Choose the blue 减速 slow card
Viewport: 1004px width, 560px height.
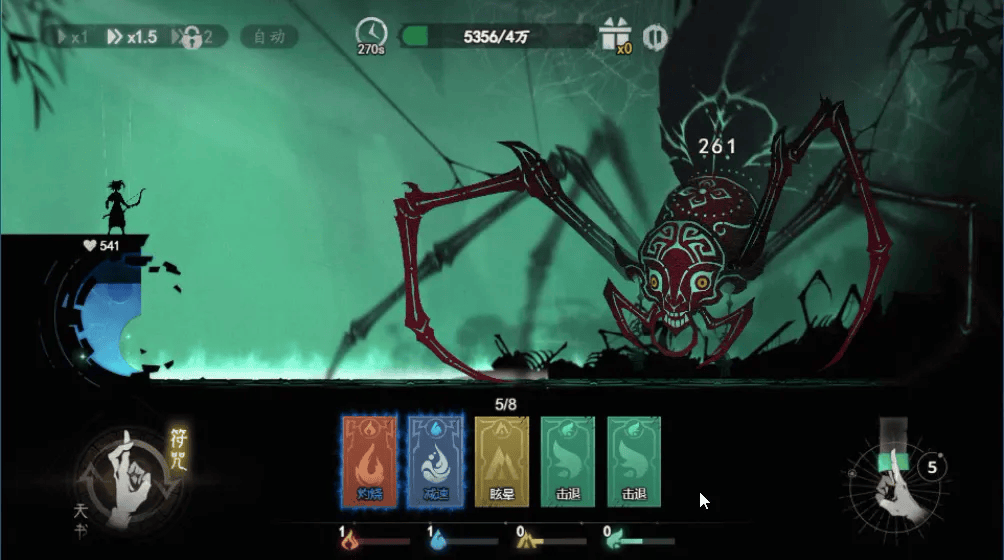pyautogui.click(x=436, y=461)
